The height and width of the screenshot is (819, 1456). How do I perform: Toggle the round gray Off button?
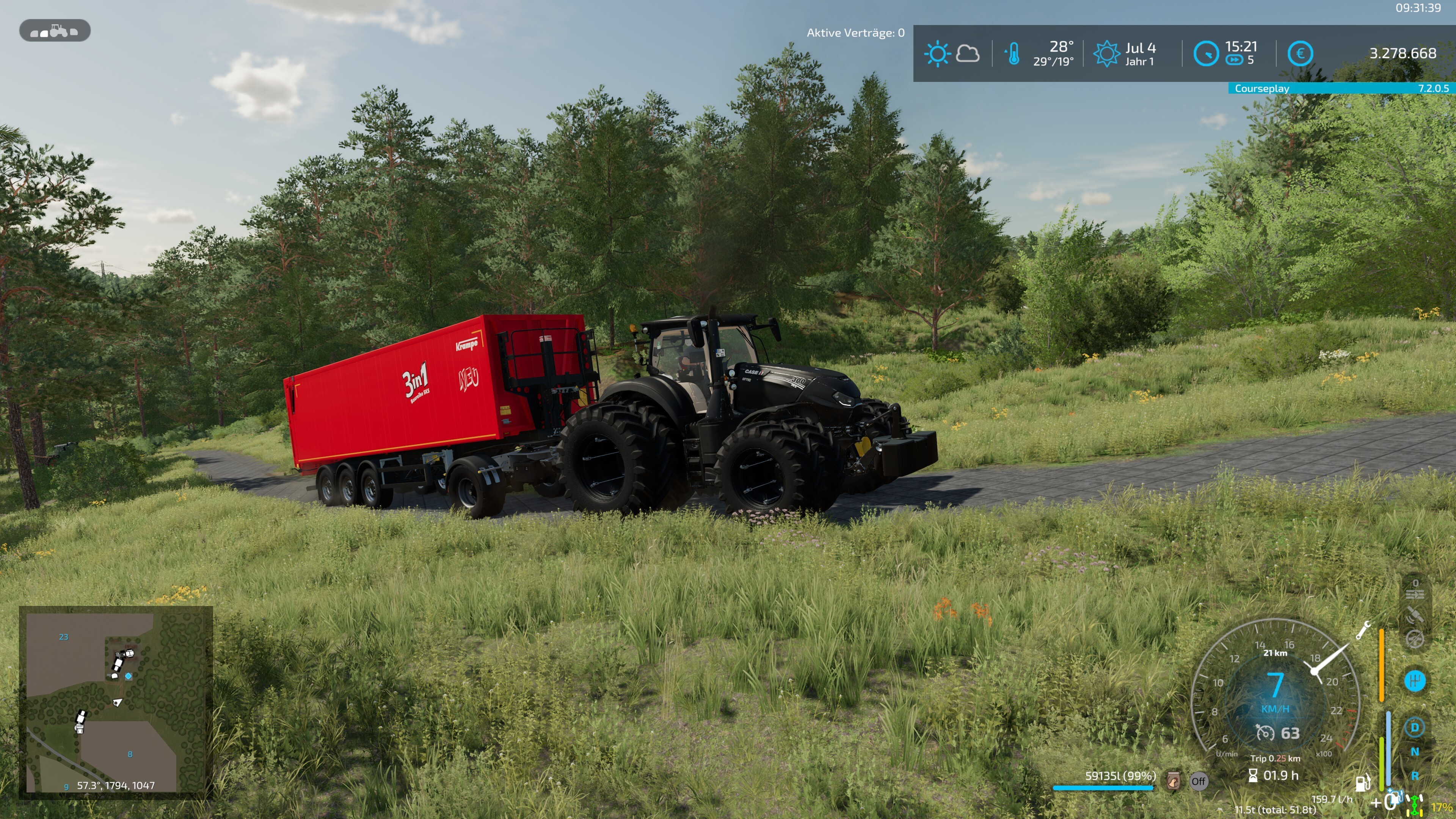pyautogui.click(x=1198, y=782)
